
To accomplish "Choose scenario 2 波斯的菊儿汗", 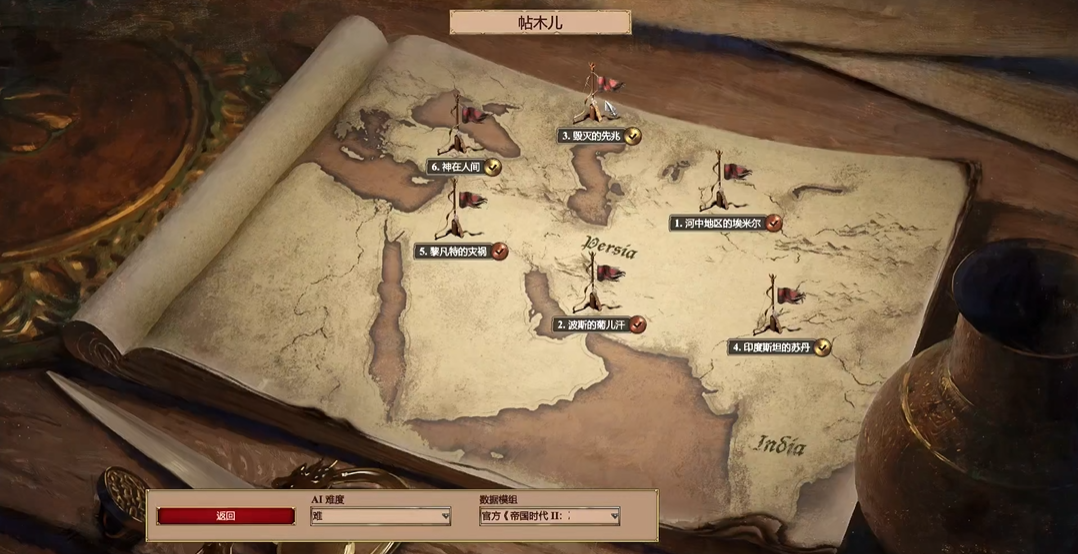I will point(593,324).
